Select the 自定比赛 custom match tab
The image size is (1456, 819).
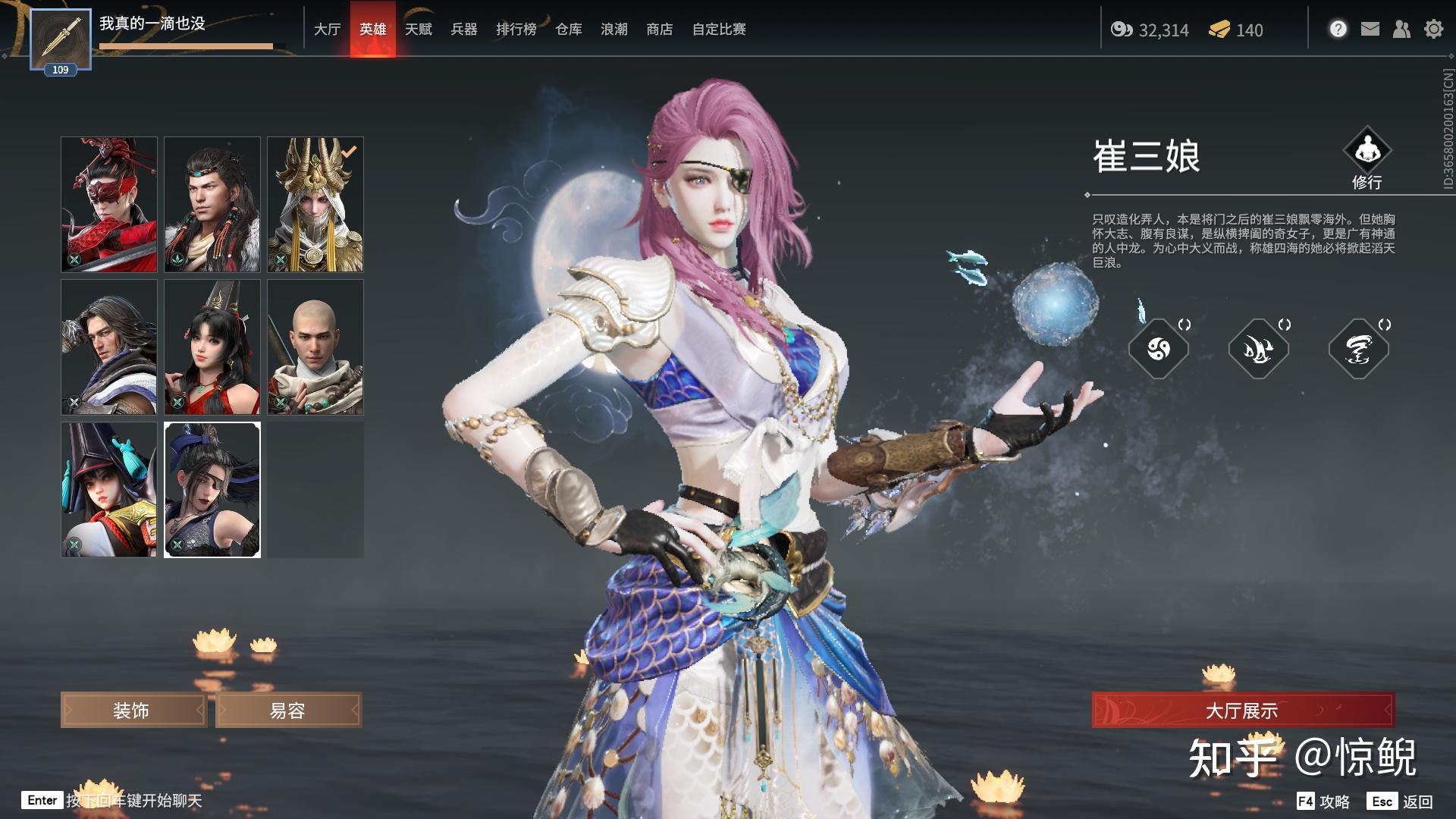718,30
